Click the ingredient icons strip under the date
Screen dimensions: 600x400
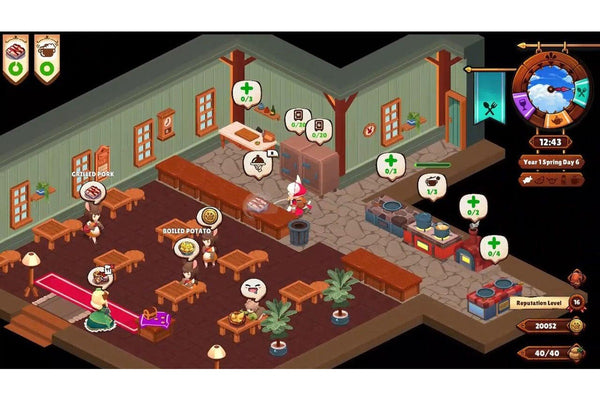(550, 180)
